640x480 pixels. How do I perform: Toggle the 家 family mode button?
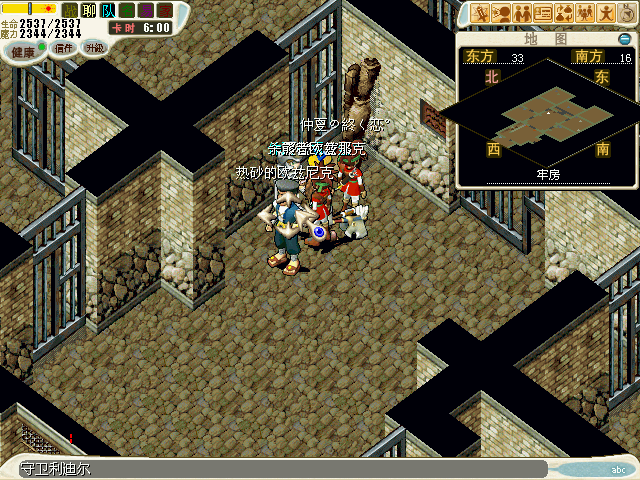pos(164,11)
